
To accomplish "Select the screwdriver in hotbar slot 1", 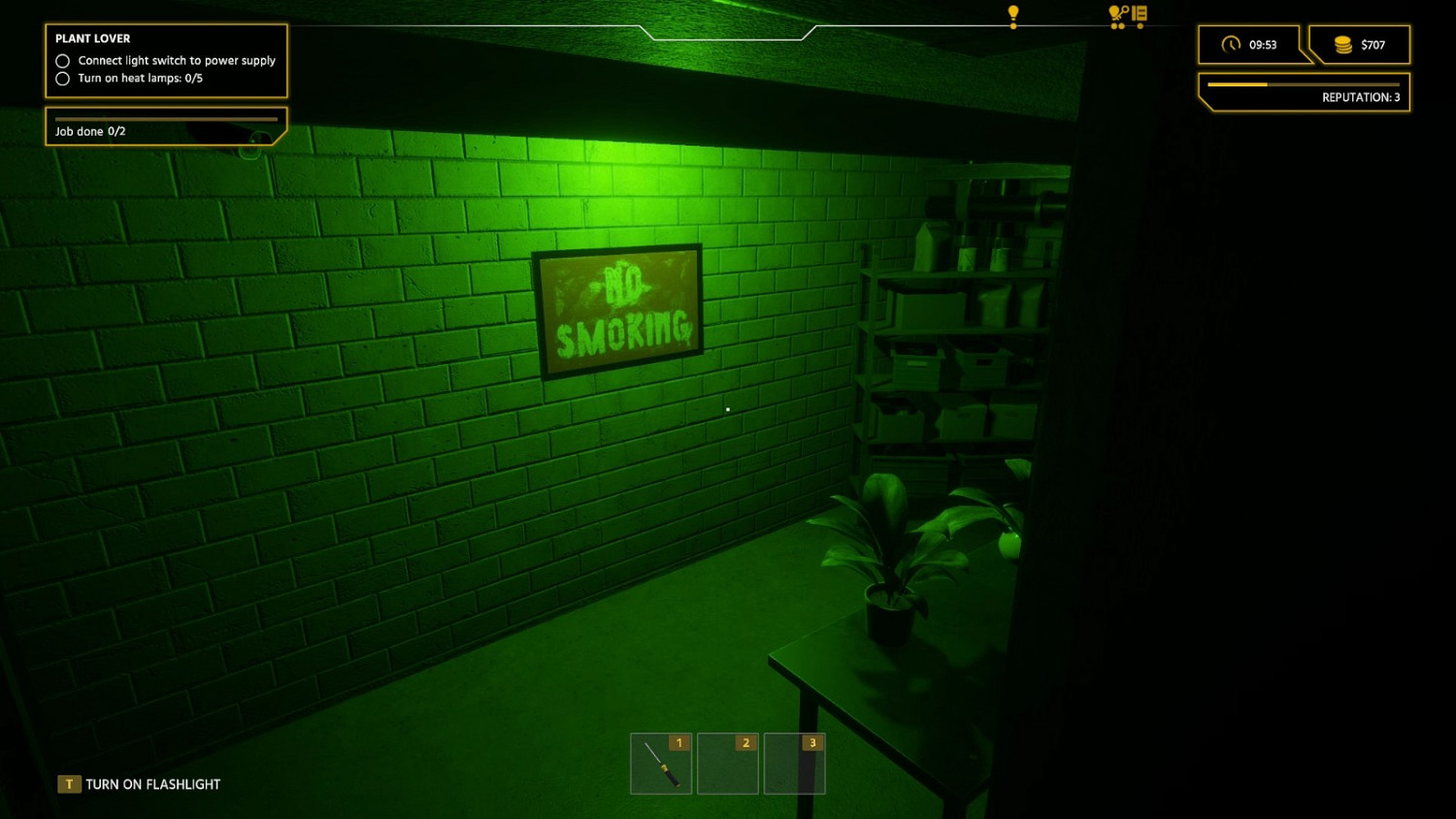I will tap(661, 764).
